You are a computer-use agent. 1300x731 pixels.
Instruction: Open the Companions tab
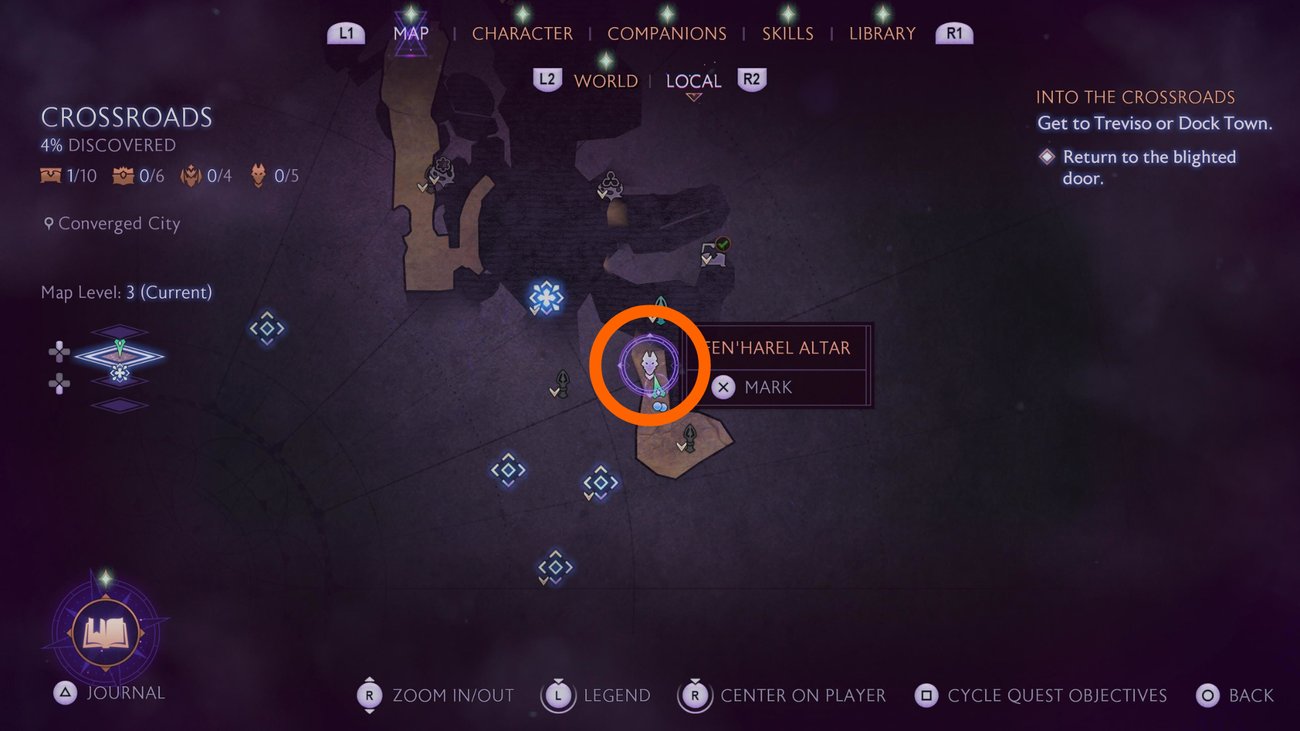[667, 33]
